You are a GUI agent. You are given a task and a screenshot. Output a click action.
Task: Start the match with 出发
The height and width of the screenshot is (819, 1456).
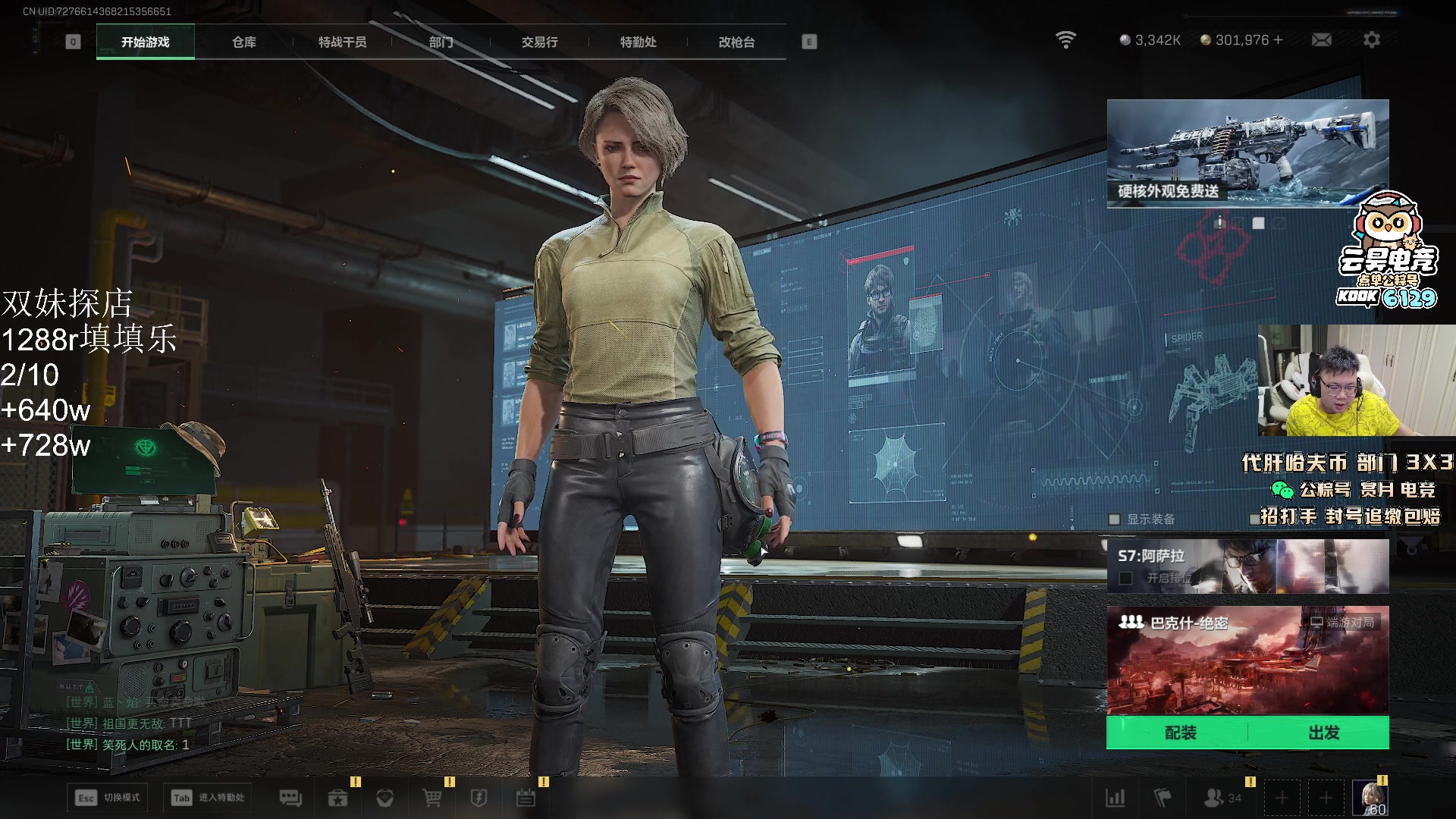tap(1323, 733)
